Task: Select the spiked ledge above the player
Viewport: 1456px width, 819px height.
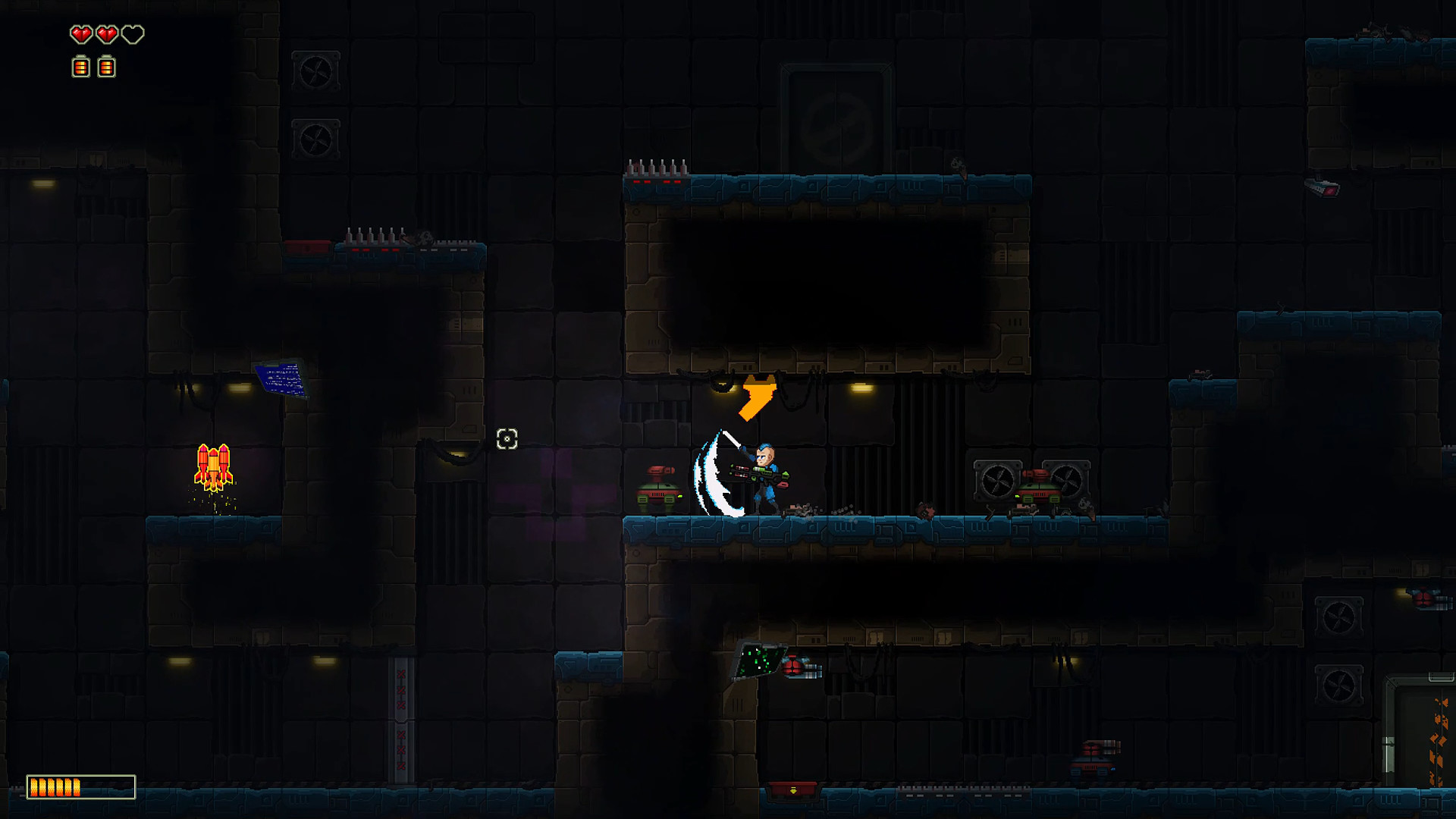Action: [x=656, y=168]
